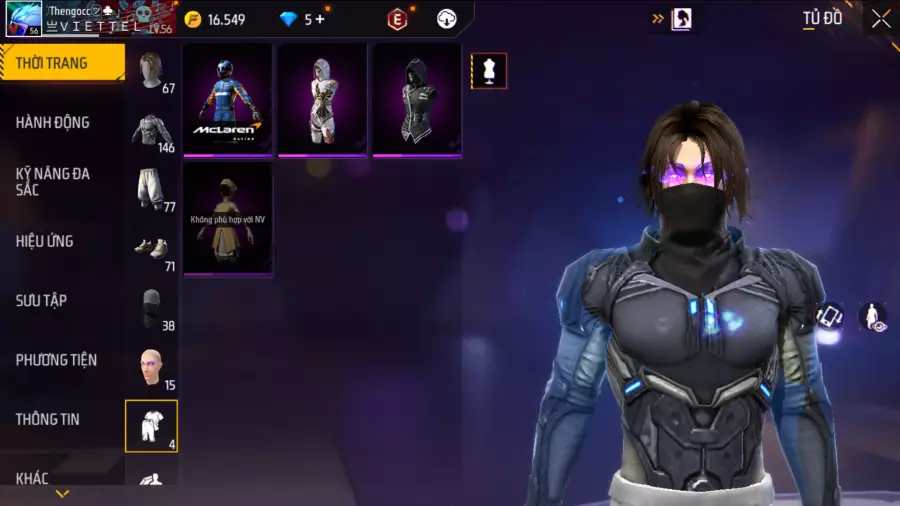Screen dimensions: 900x506
Task: Choose the sneakers shoes subcategory
Action: [151, 248]
